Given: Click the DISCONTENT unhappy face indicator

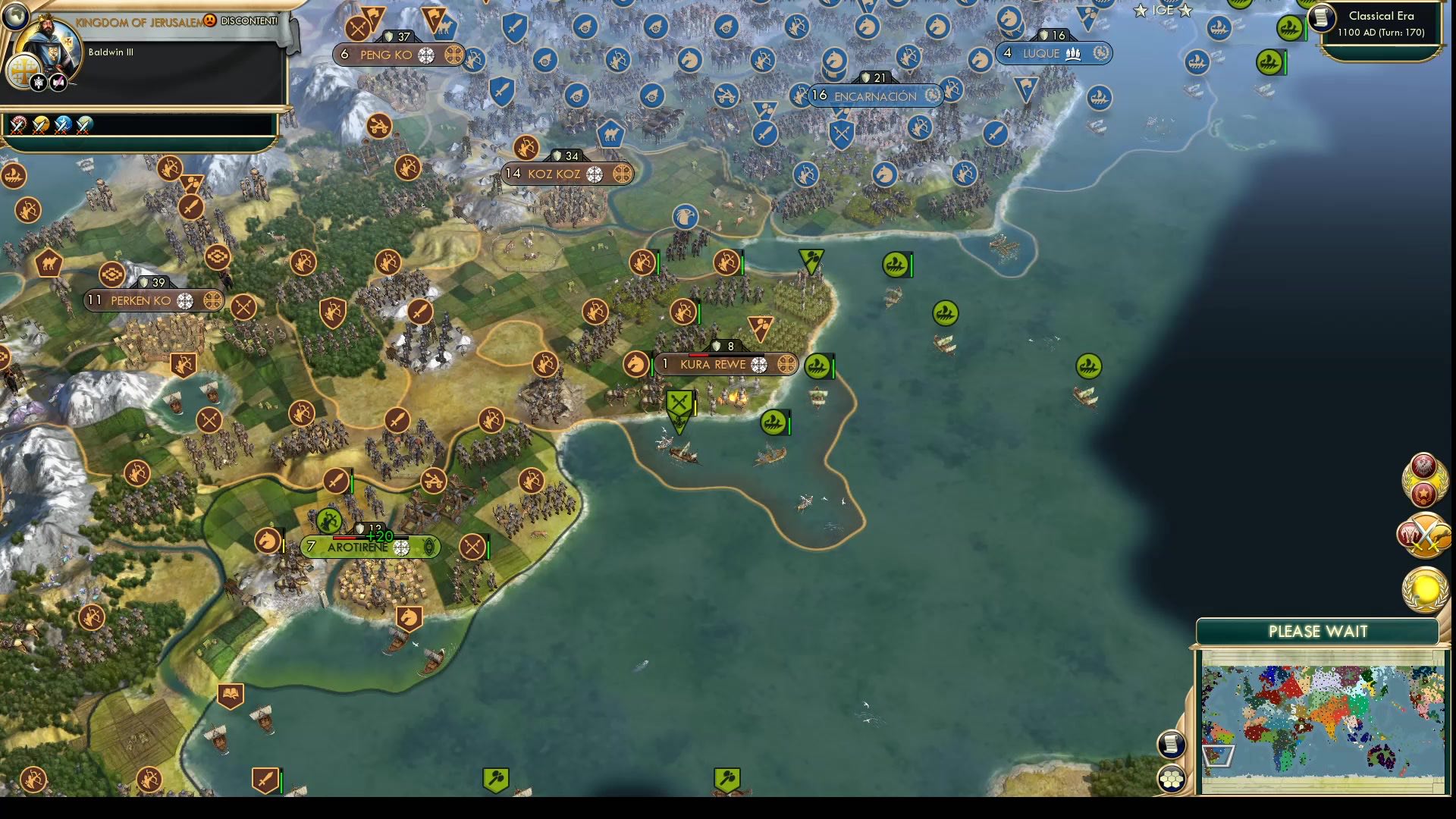Looking at the screenshot, I should [211, 22].
